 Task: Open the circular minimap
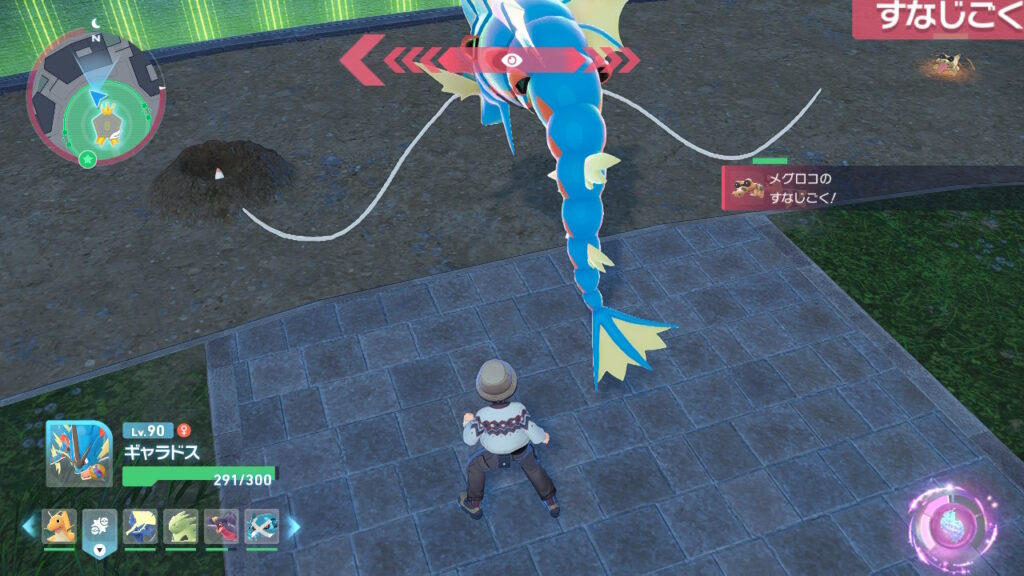tap(96, 98)
